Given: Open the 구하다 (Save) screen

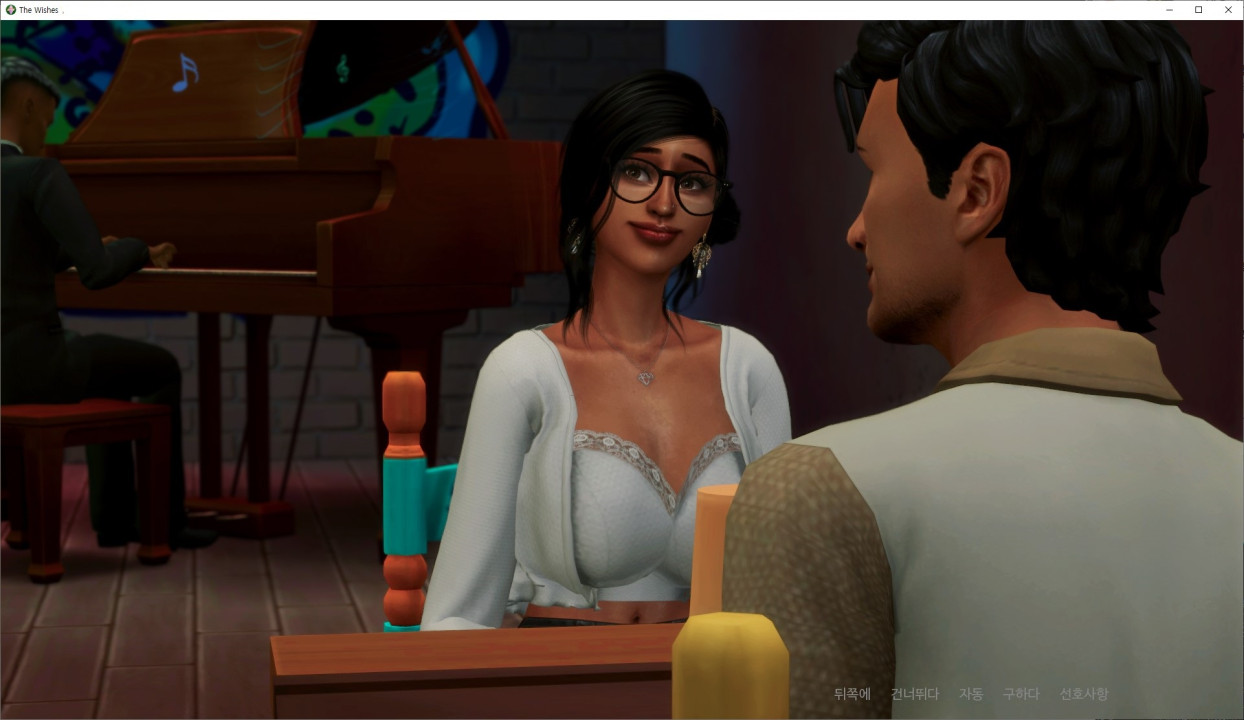Looking at the screenshot, I should 1021,694.
